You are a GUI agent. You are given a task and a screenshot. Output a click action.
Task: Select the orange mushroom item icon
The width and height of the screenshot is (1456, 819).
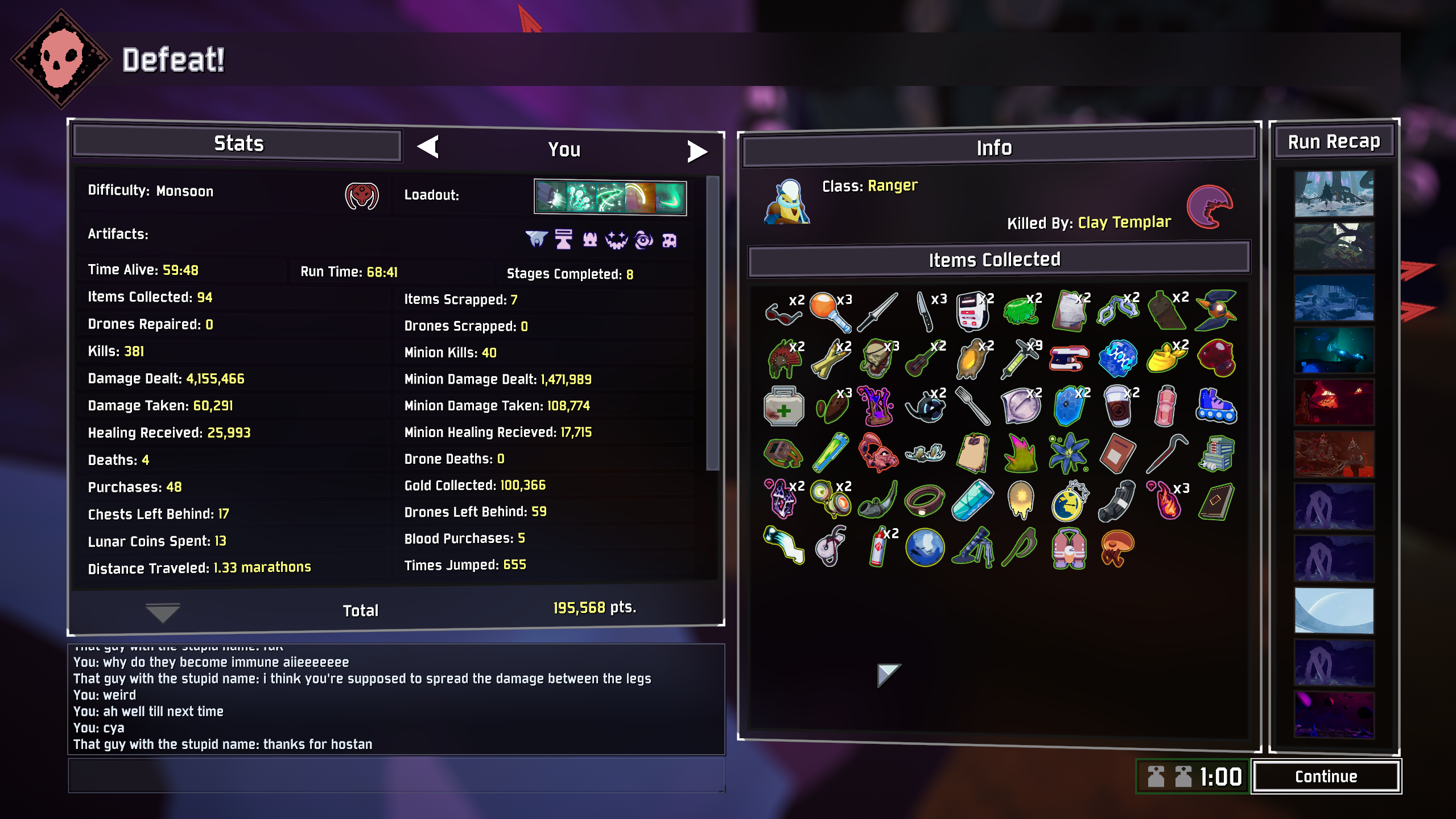coord(1117,548)
